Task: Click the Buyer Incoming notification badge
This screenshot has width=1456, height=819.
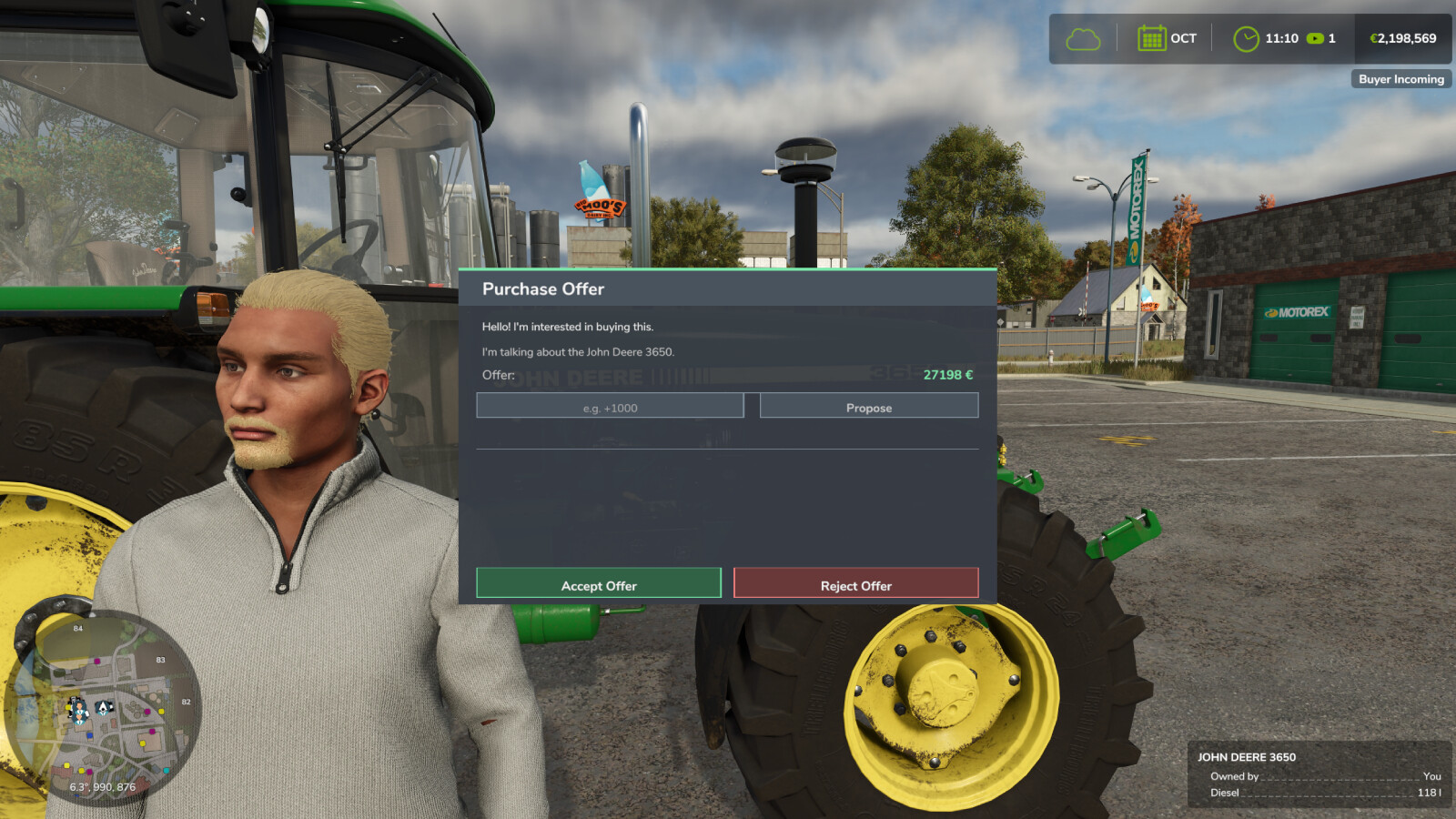Action: pos(1400,79)
